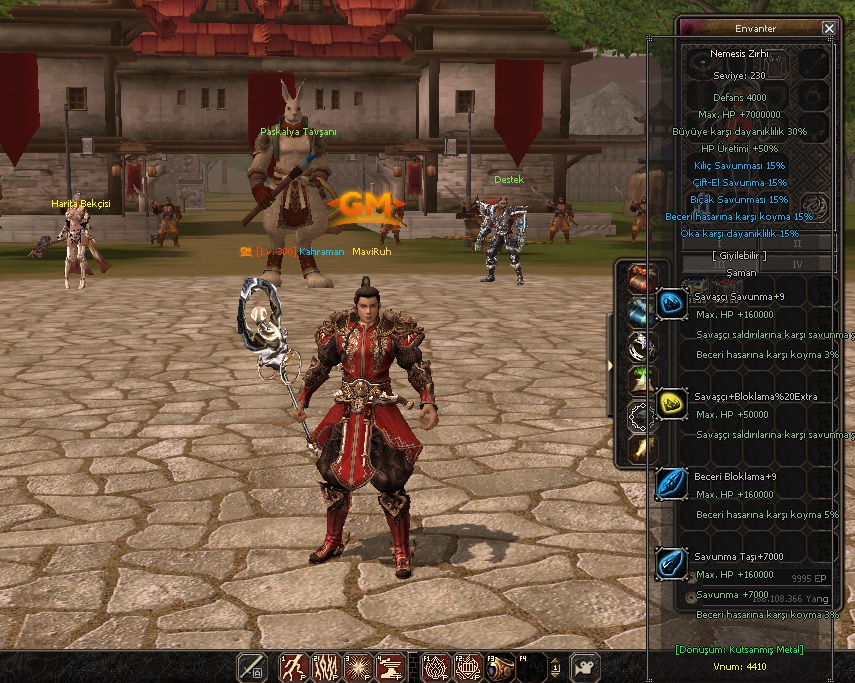Activate the flame skill on F1

tap(435, 667)
